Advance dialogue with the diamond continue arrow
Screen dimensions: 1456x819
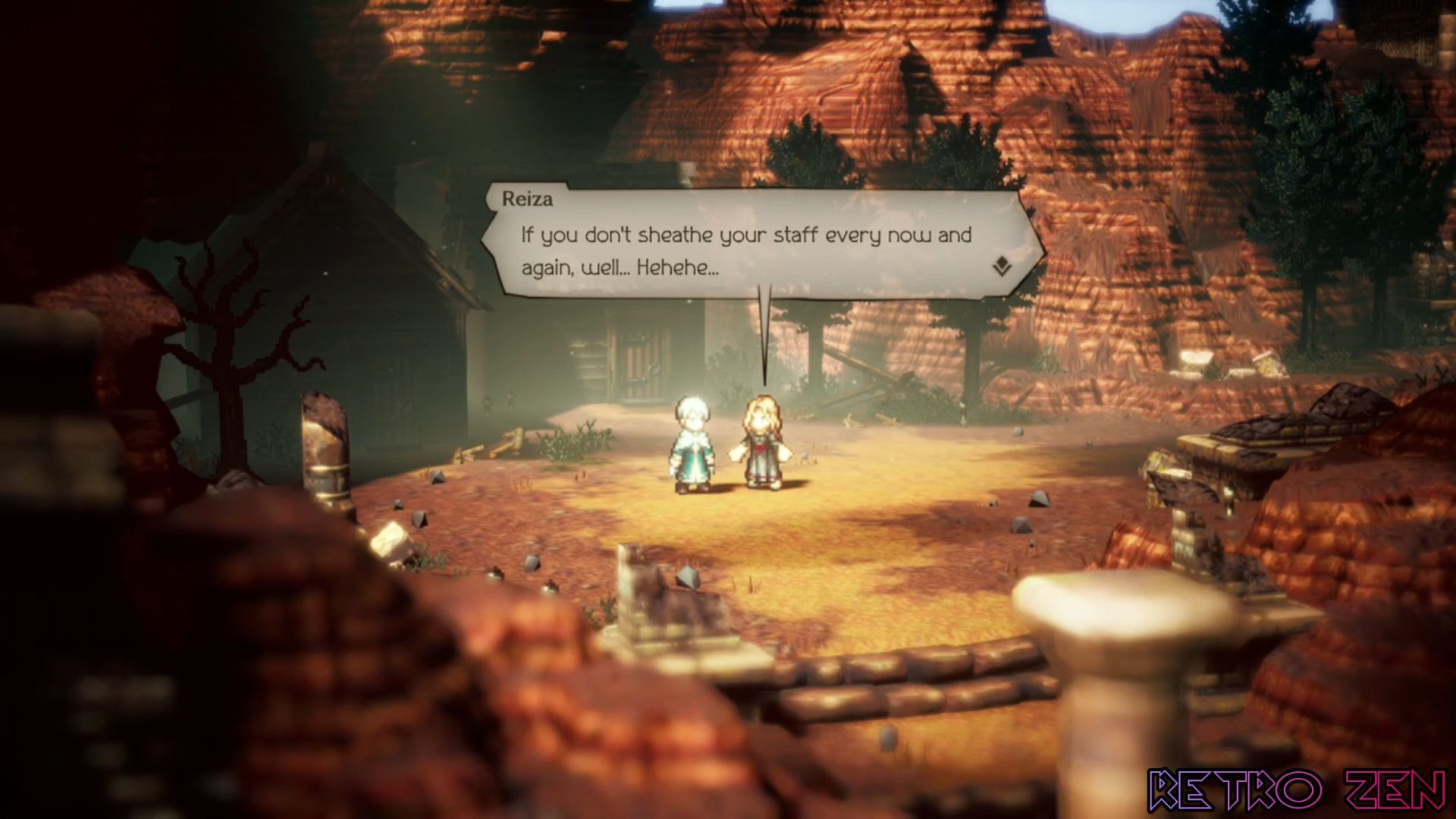[1002, 266]
